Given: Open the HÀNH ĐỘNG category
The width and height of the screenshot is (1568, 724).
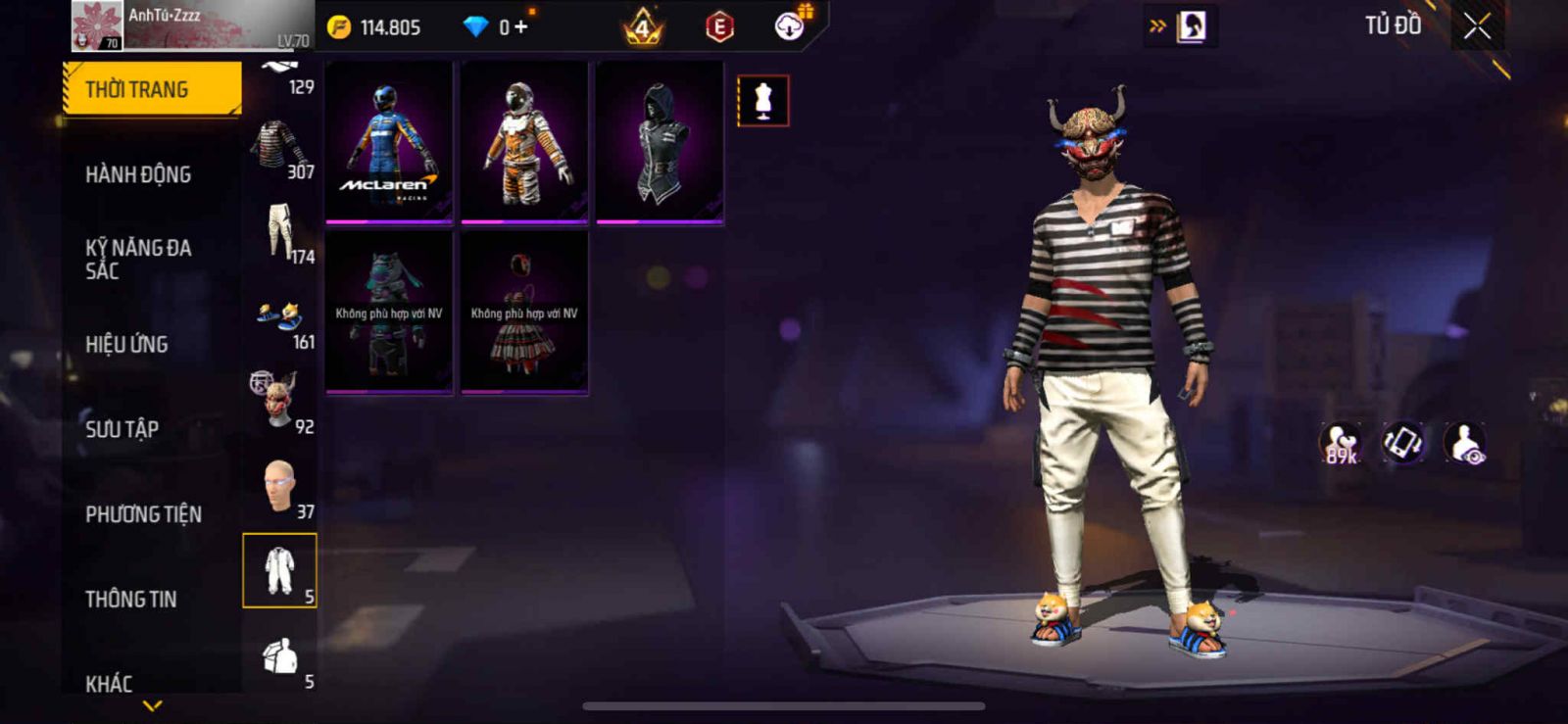Looking at the screenshot, I should (138, 174).
